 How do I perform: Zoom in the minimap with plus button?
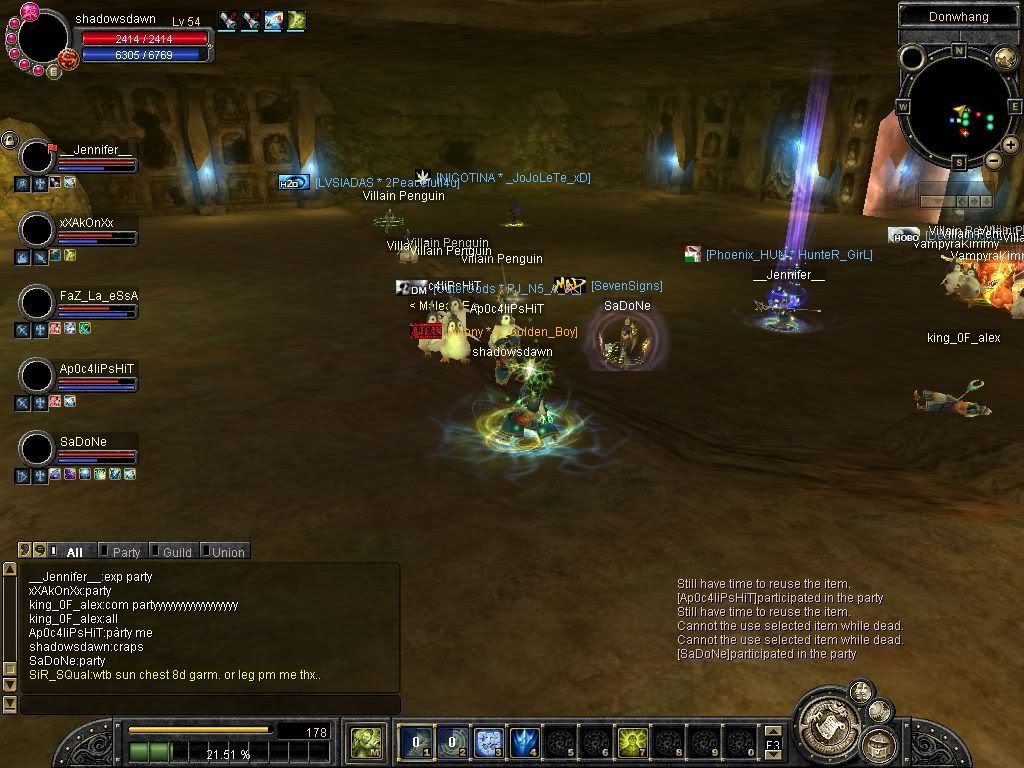pyautogui.click(x=1010, y=147)
